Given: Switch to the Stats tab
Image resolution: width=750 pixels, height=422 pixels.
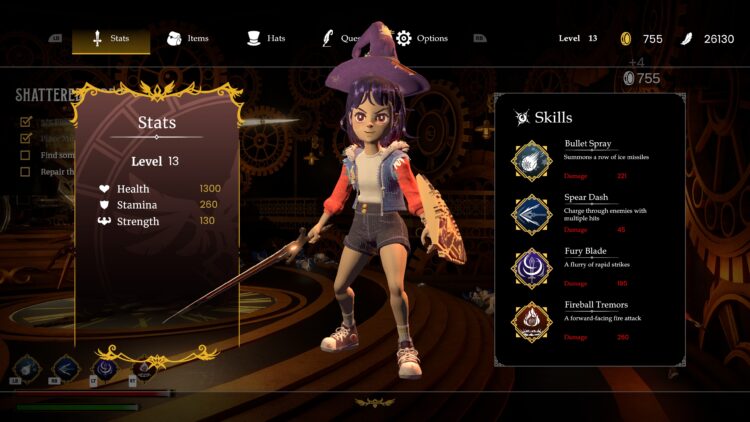Looking at the screenshot, I should [x=110, y=39].
